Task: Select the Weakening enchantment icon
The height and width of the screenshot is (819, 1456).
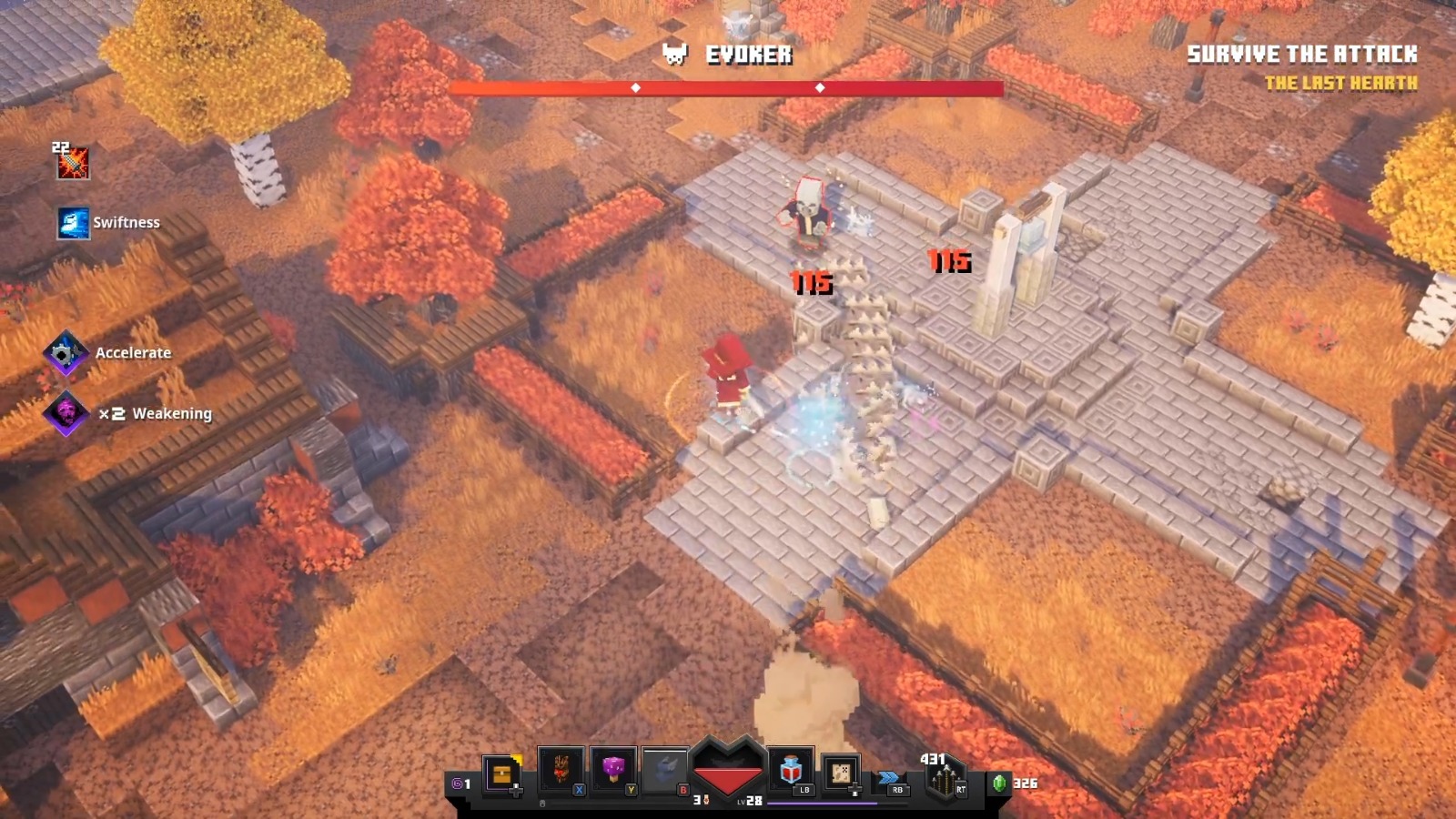Action: [x=66, y=414]
